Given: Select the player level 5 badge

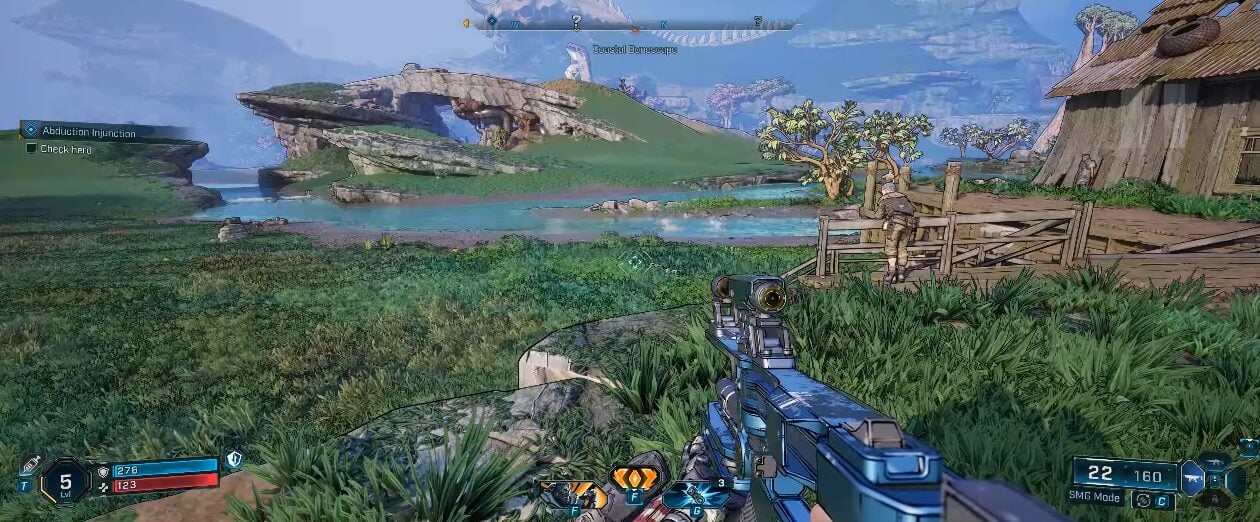Looking at the screenshot, I should tap(65, 482).
